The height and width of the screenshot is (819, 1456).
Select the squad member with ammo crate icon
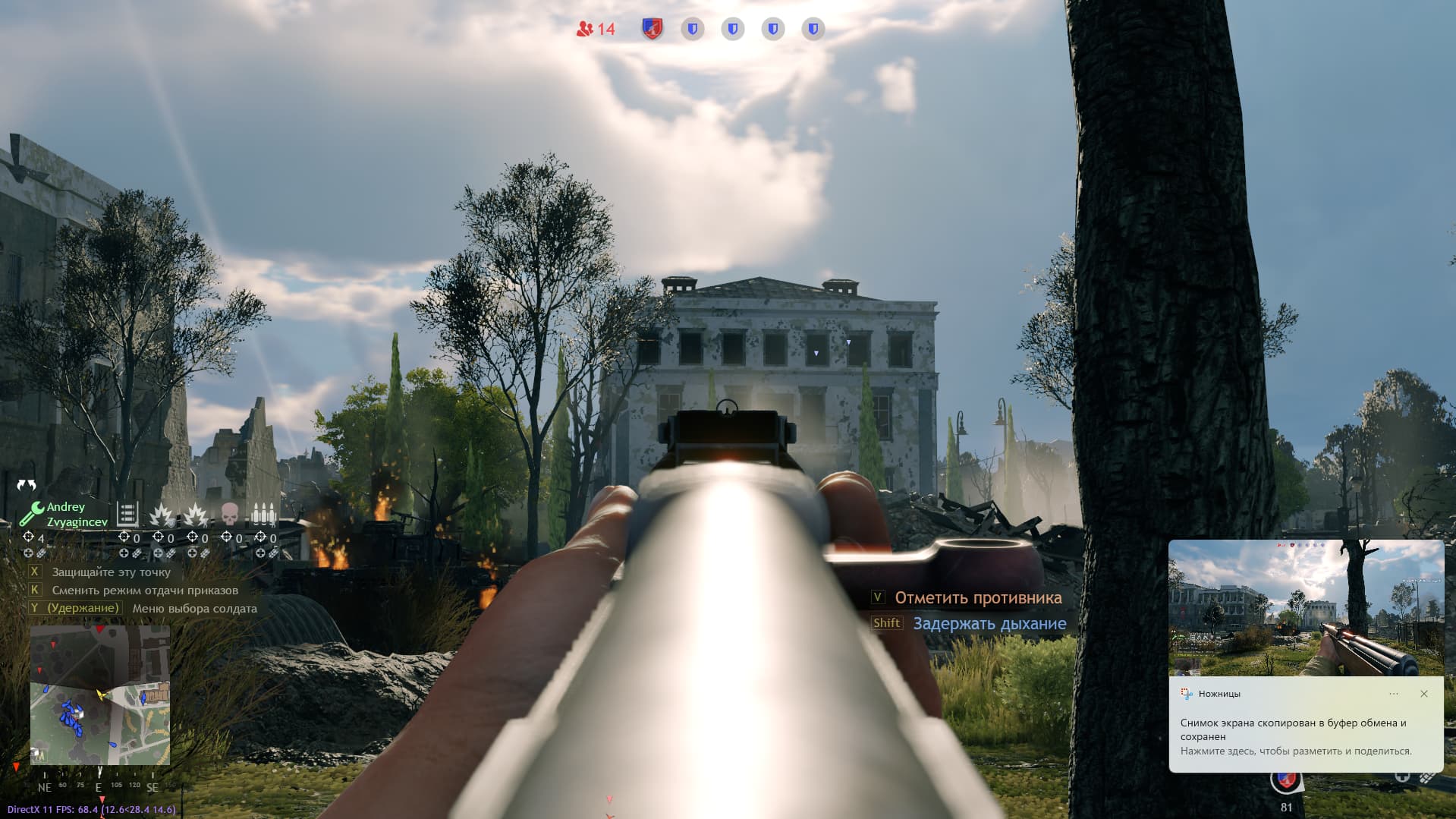(x=127, y=515)
